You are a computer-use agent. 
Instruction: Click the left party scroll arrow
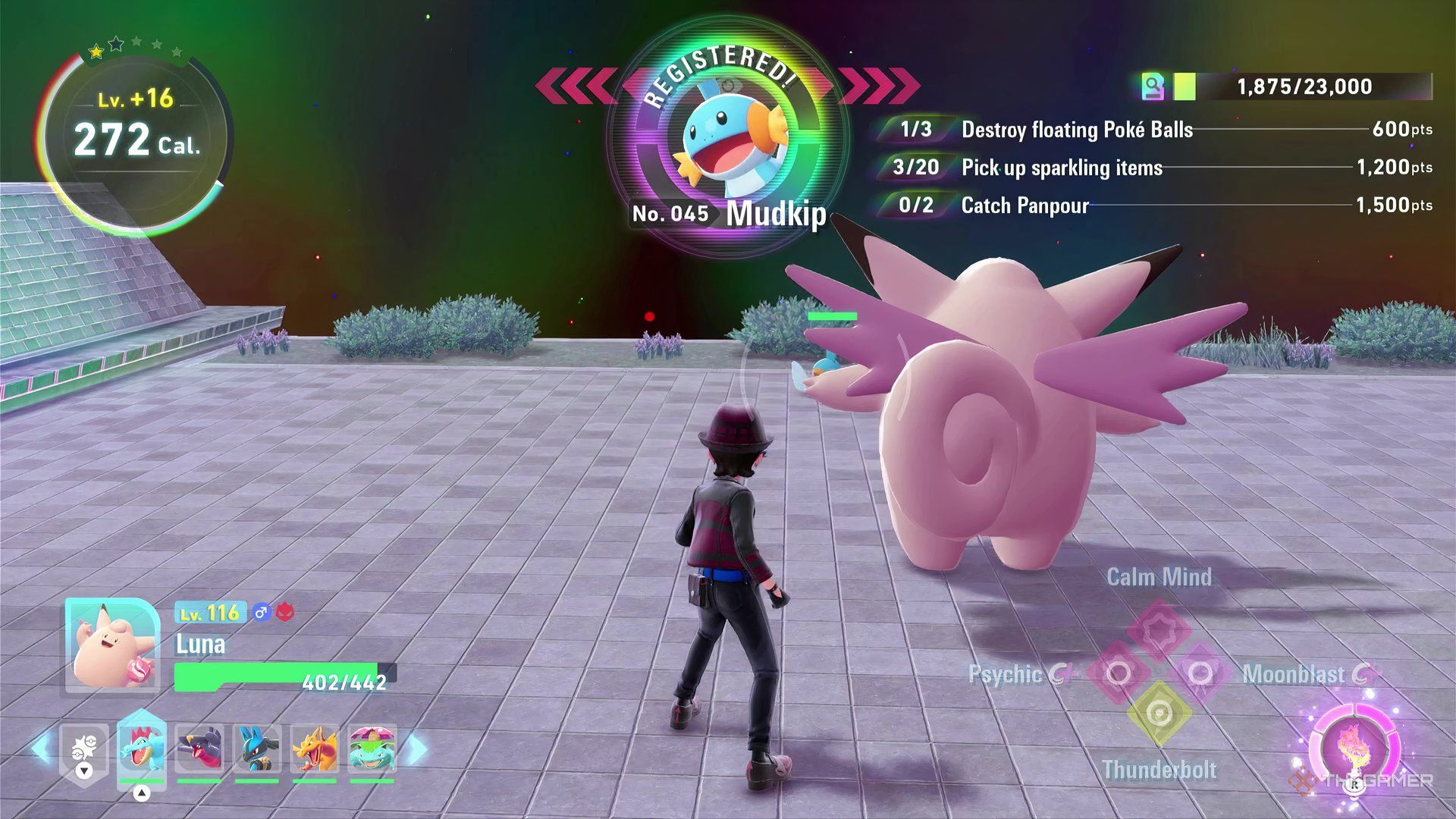click(x=42, y=749)
